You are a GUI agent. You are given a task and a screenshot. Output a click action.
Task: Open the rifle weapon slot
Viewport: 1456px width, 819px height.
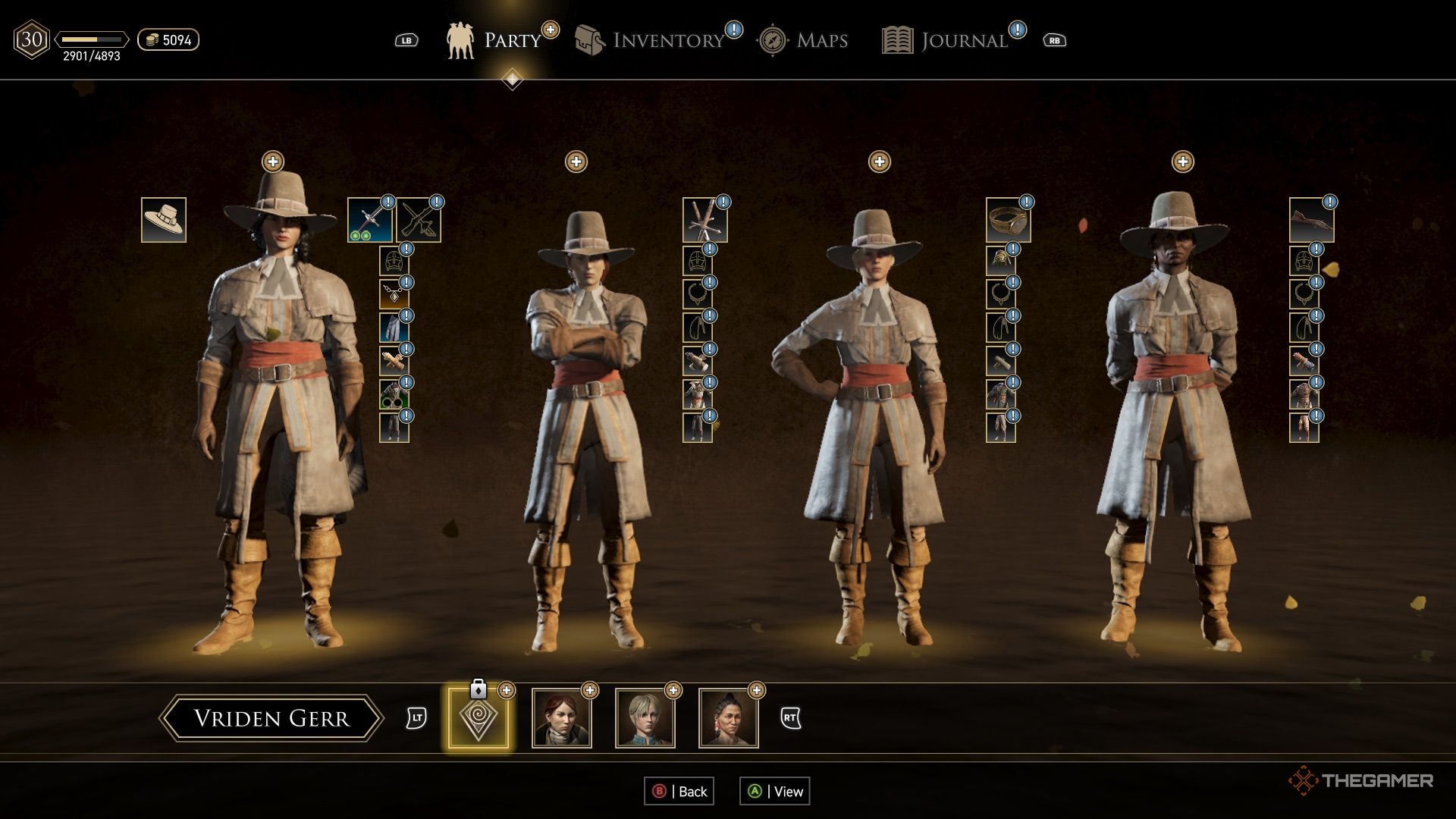(x=1311, y=220)
